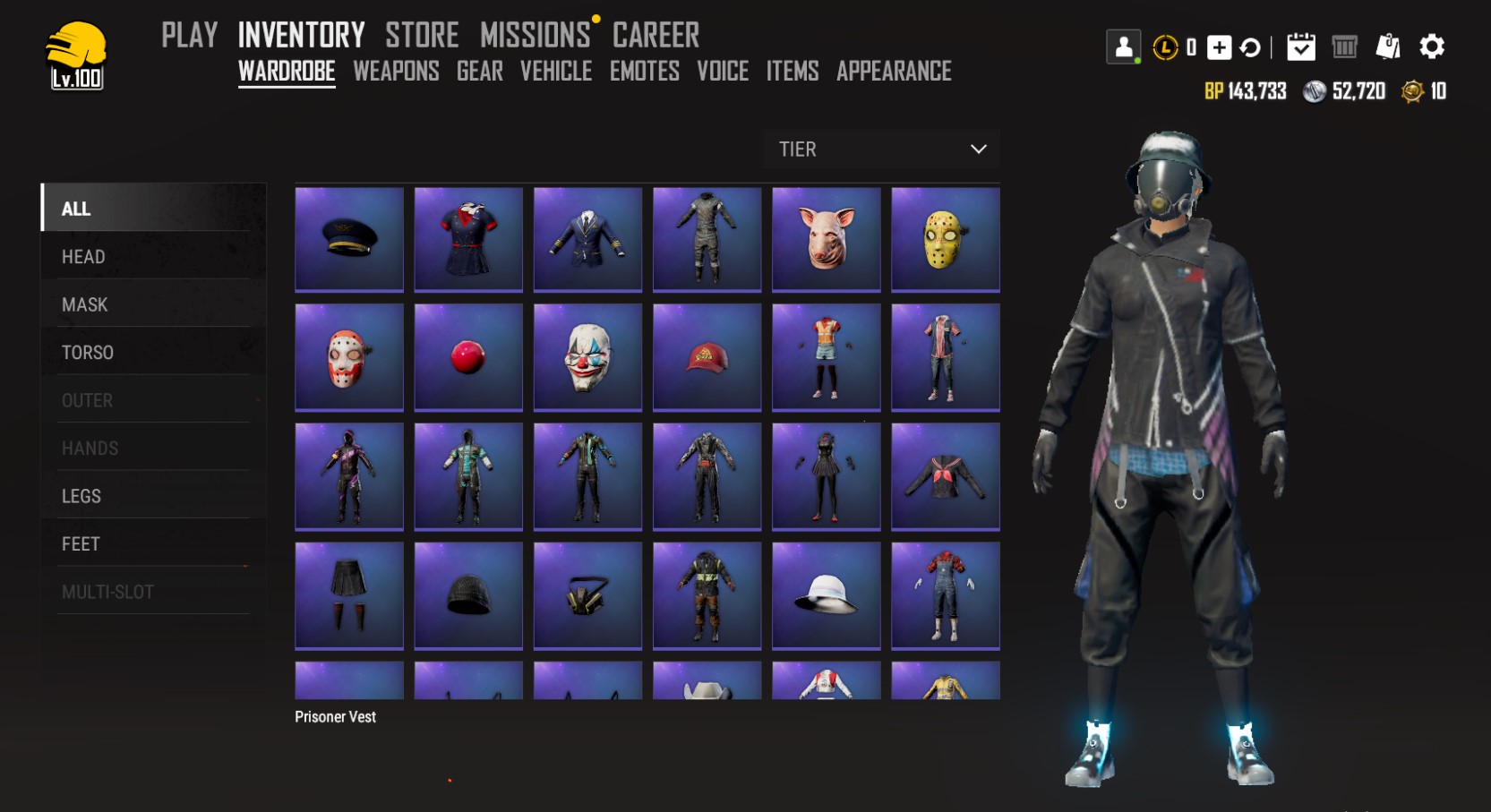Show the Emotes tab

pos(644,72)
